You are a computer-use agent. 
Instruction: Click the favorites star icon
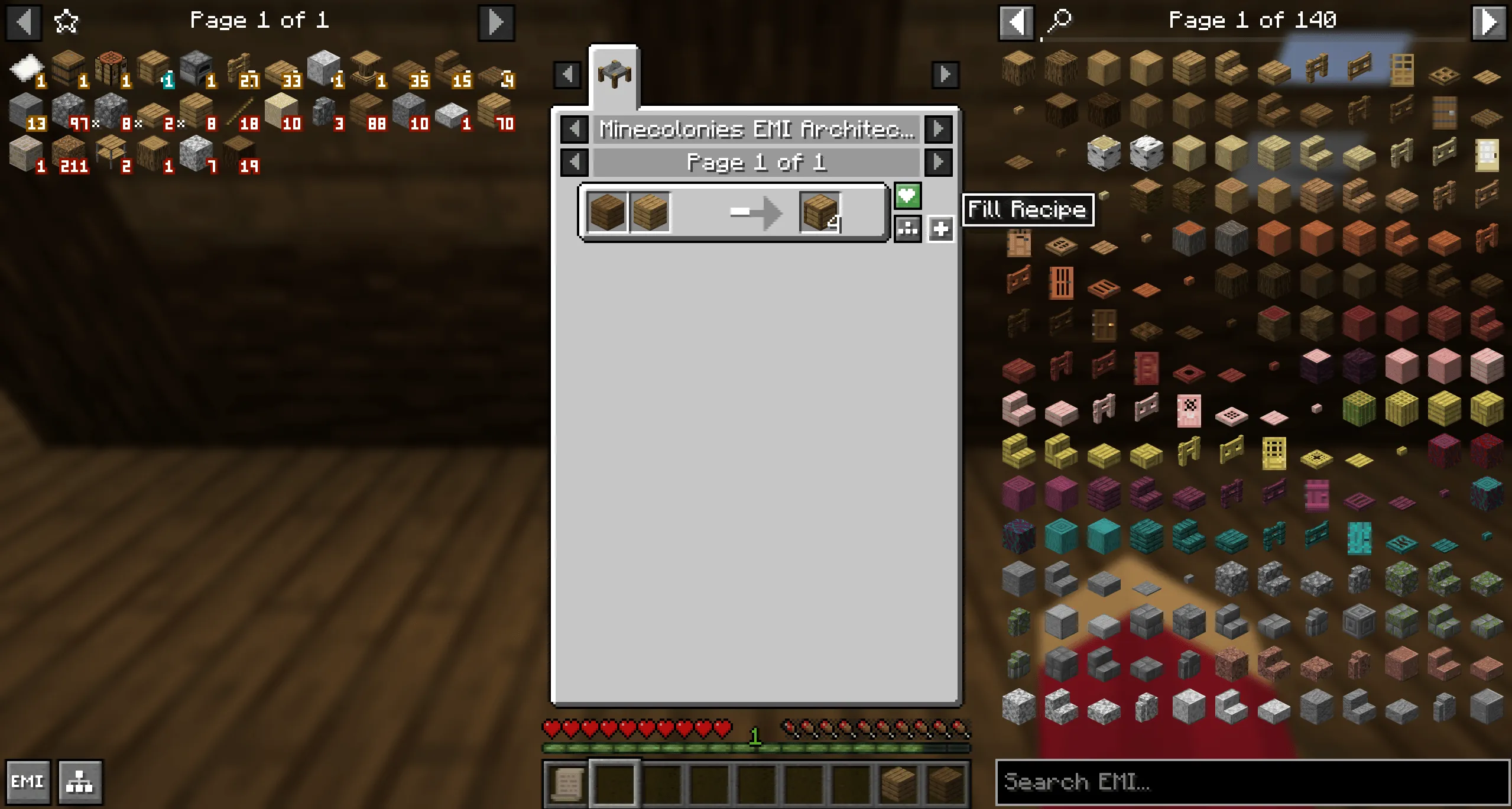pos(66,21)
